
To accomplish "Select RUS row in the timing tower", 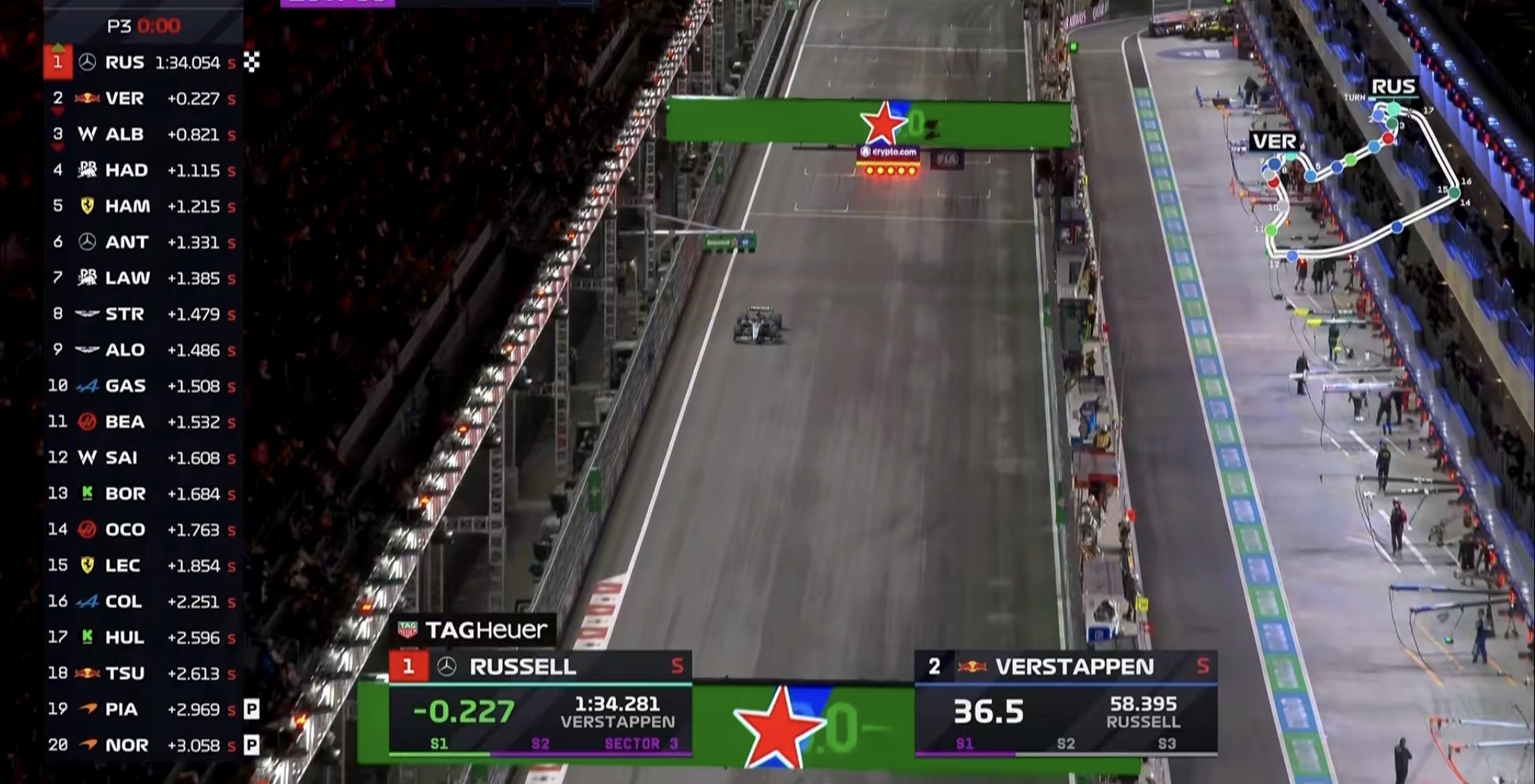I will (x=143, y=62).
